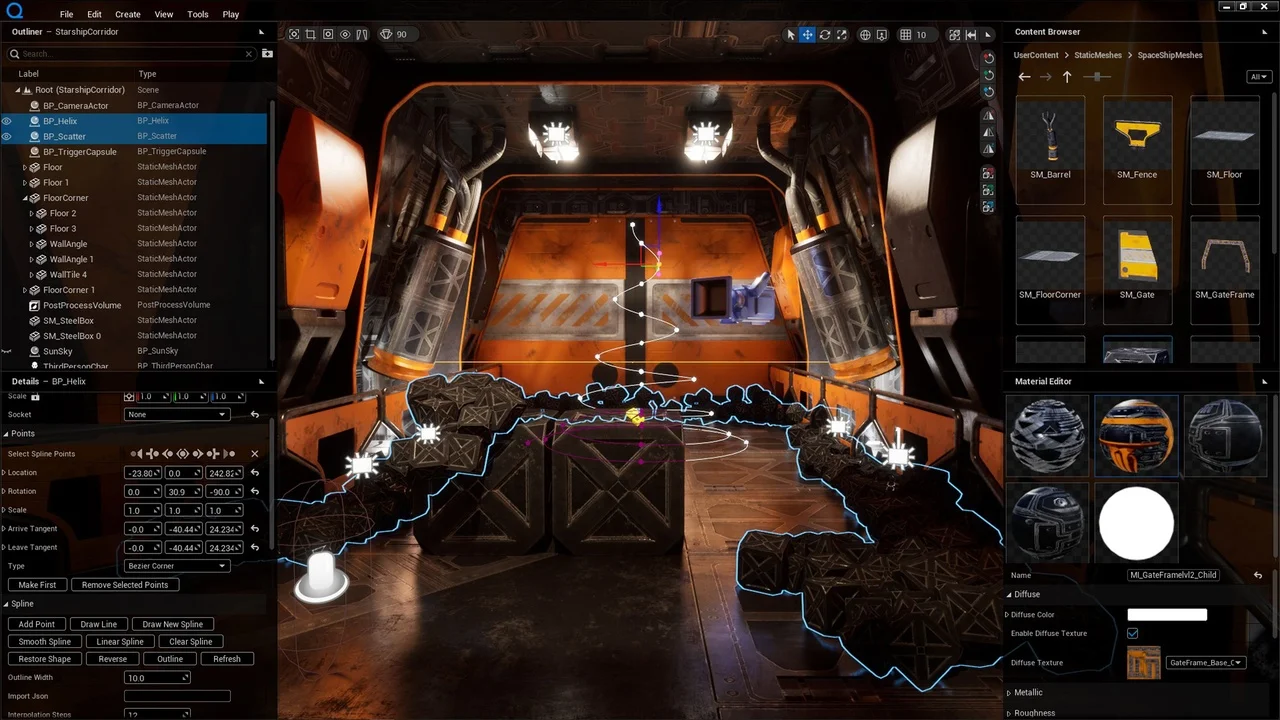This screenshot has height=720, width=1280.
Task: Click the Draw New Spline button
Action: [172, 624]
